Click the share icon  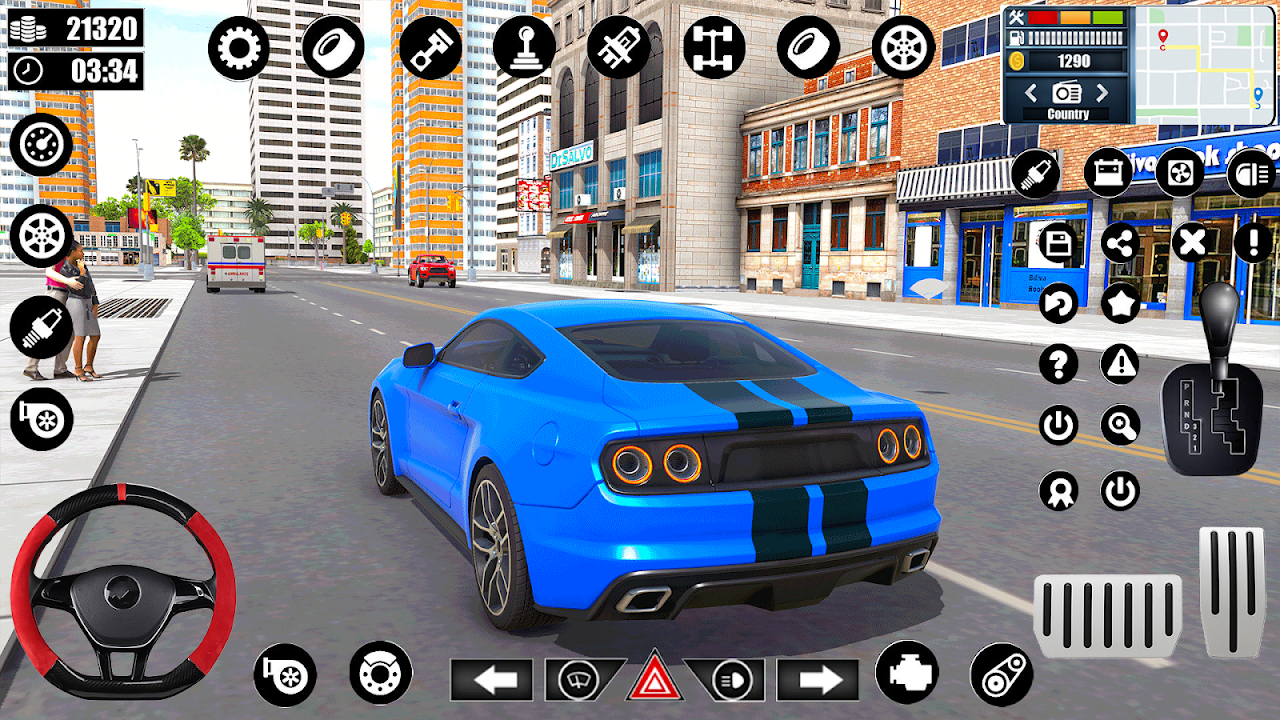[1121, 242]
